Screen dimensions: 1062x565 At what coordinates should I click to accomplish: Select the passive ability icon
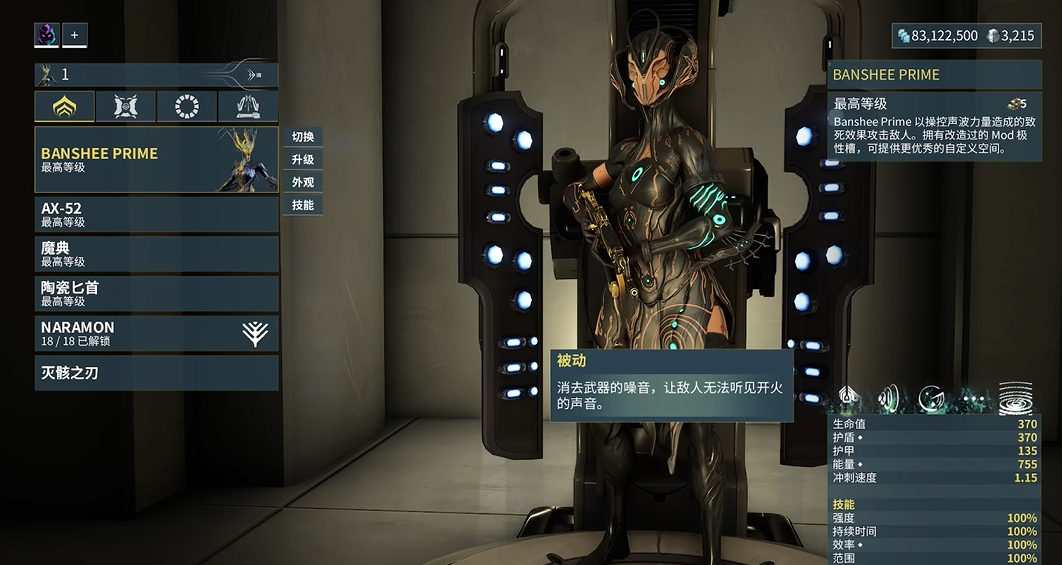click(x=848, y=398)
